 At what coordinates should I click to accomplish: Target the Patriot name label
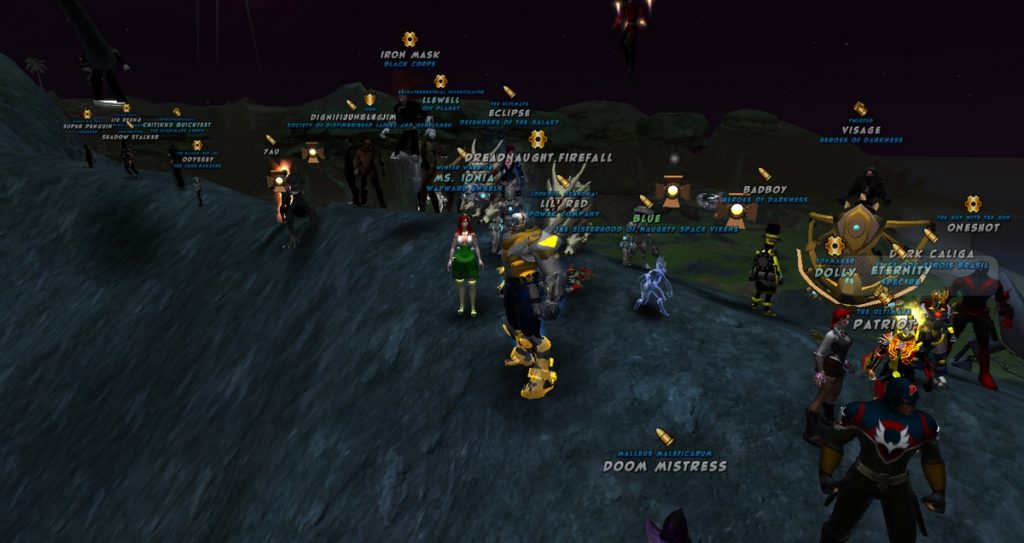(884, 324)
